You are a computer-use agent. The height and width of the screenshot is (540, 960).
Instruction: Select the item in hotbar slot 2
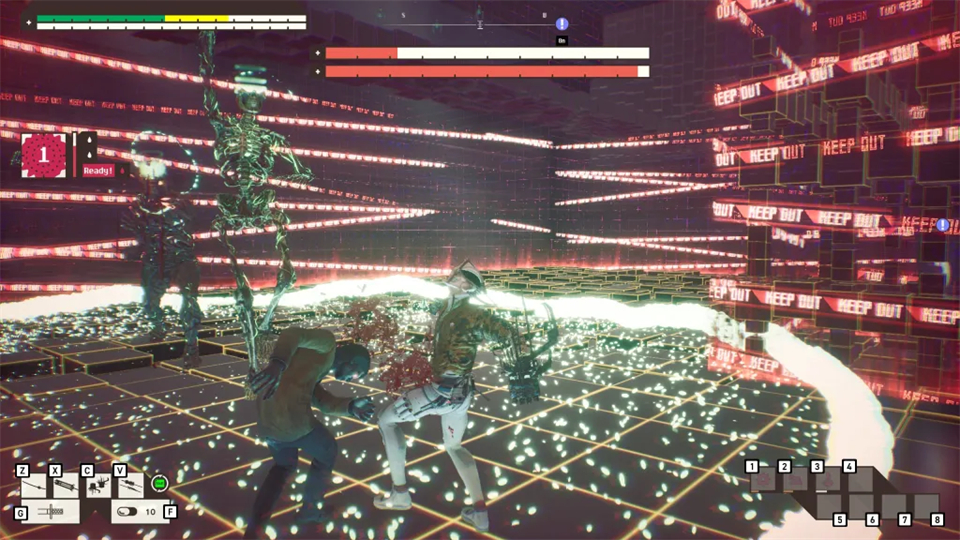click(x=796, y=482)
